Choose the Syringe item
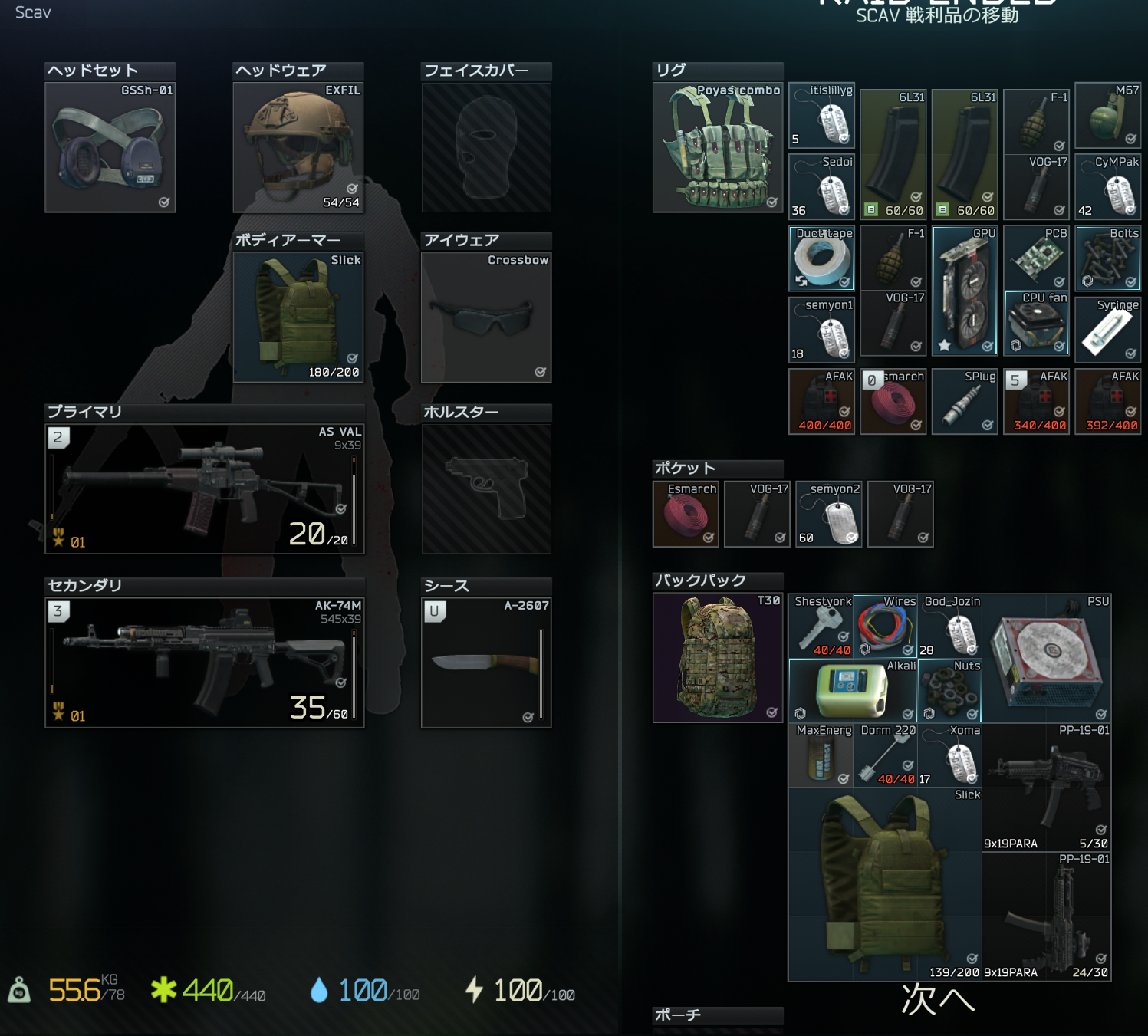 click(x=1107, y=329)
